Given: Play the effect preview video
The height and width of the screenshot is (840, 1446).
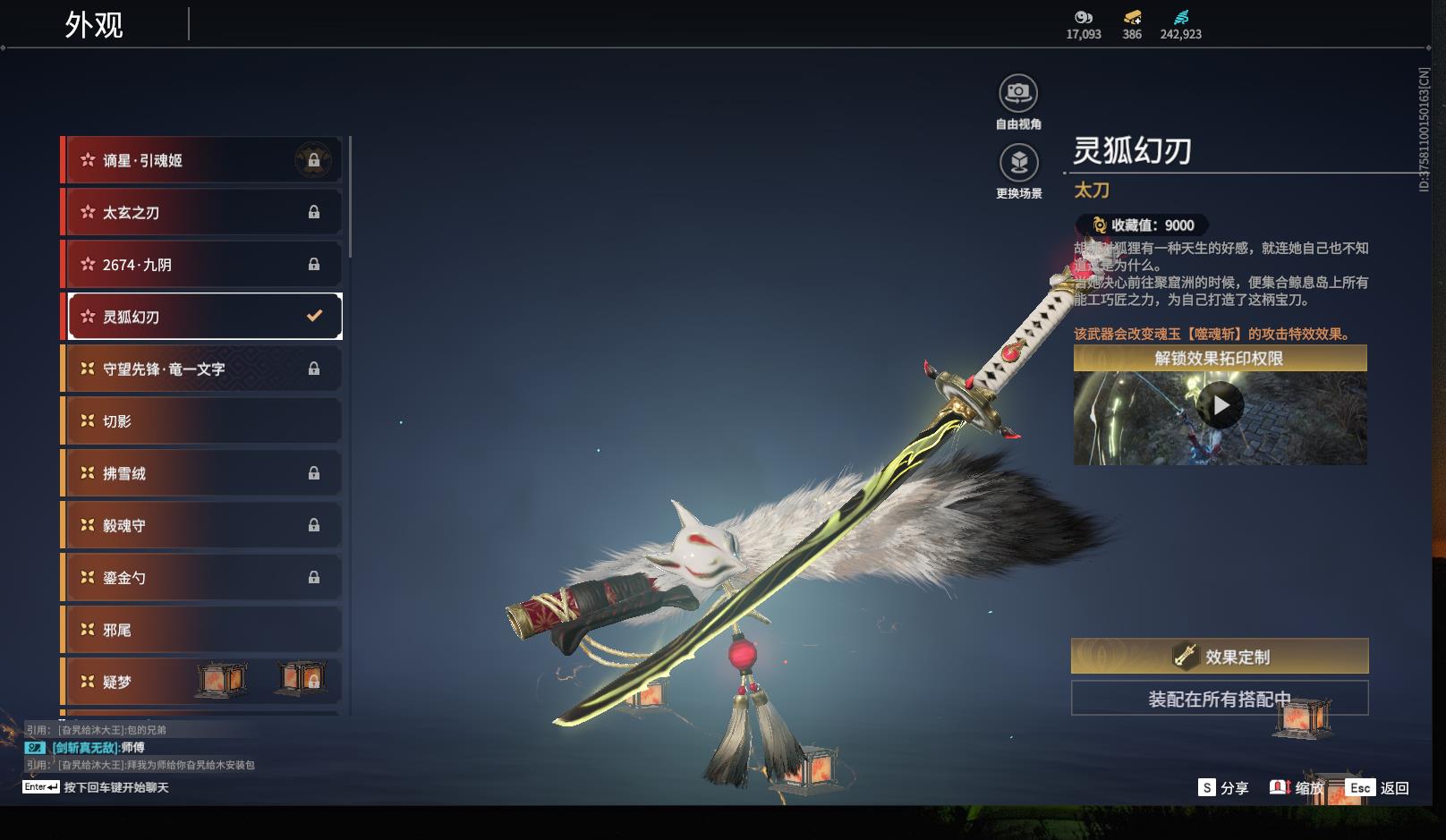Looking at the screenshot, I should pos(1221,407).
